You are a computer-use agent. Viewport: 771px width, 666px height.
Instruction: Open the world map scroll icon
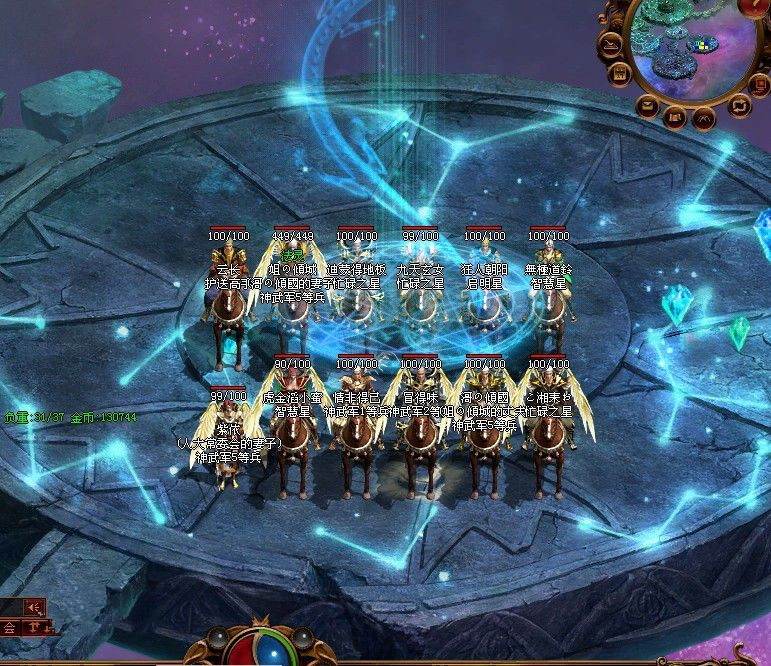(x=674, y=118)
